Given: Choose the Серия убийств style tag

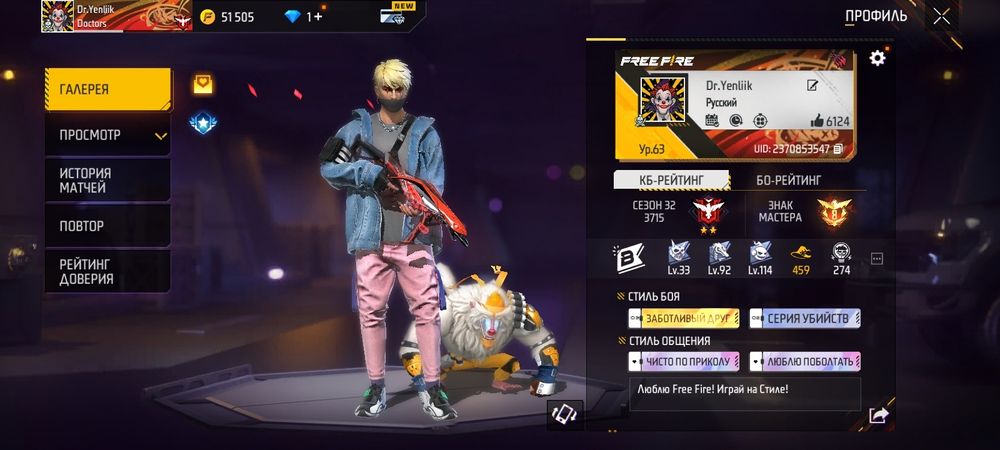Looking at the screenshot, I should (x=805, y=318).
